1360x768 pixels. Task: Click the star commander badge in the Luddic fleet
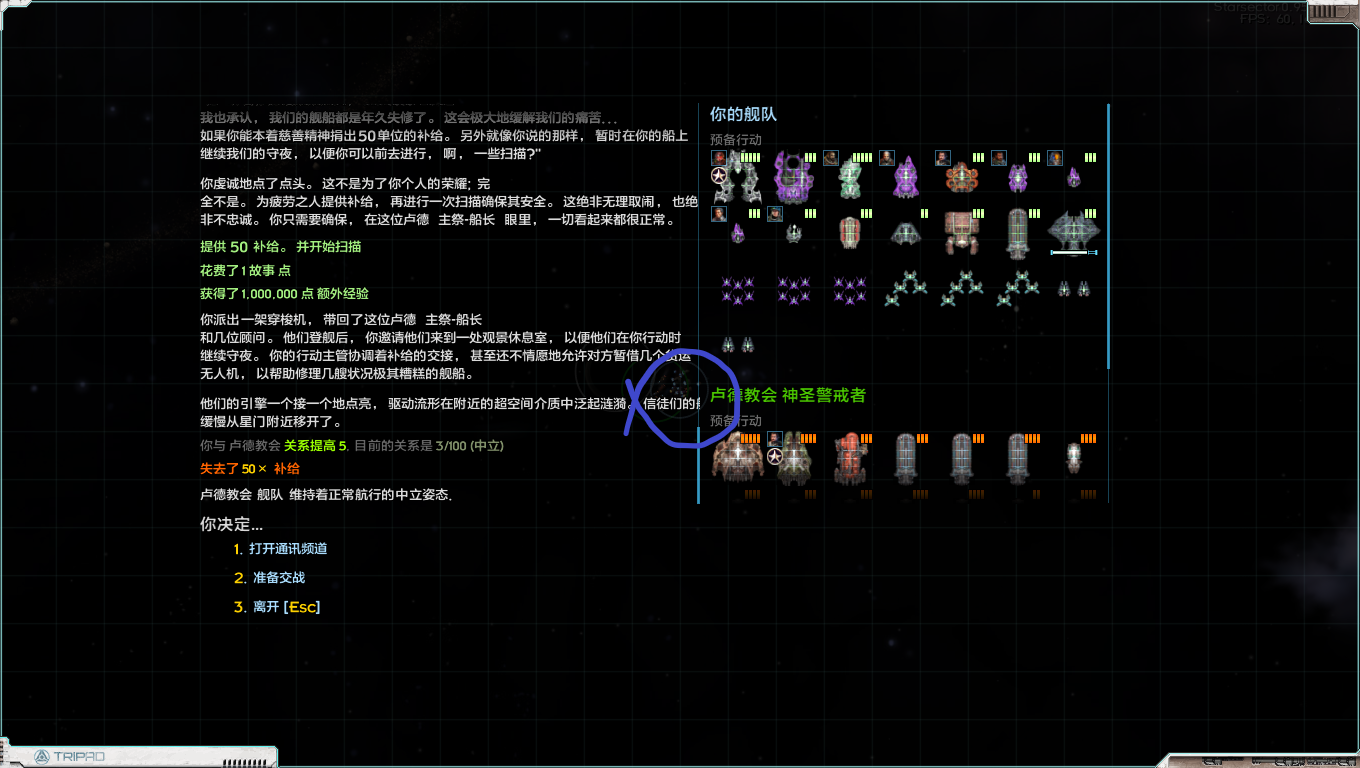click(774, 455)
